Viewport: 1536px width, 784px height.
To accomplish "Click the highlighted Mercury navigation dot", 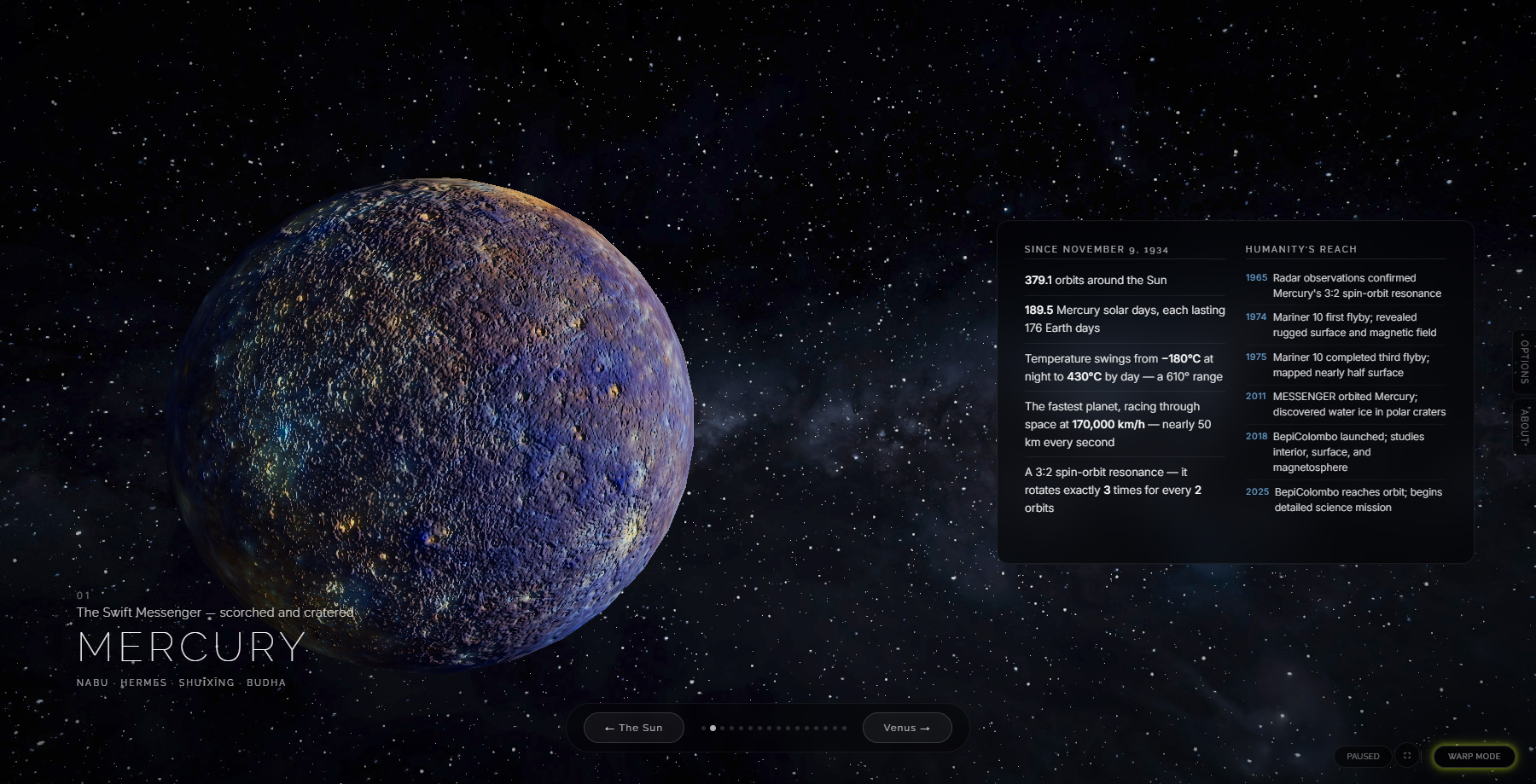I will click(x=713, y=728).
